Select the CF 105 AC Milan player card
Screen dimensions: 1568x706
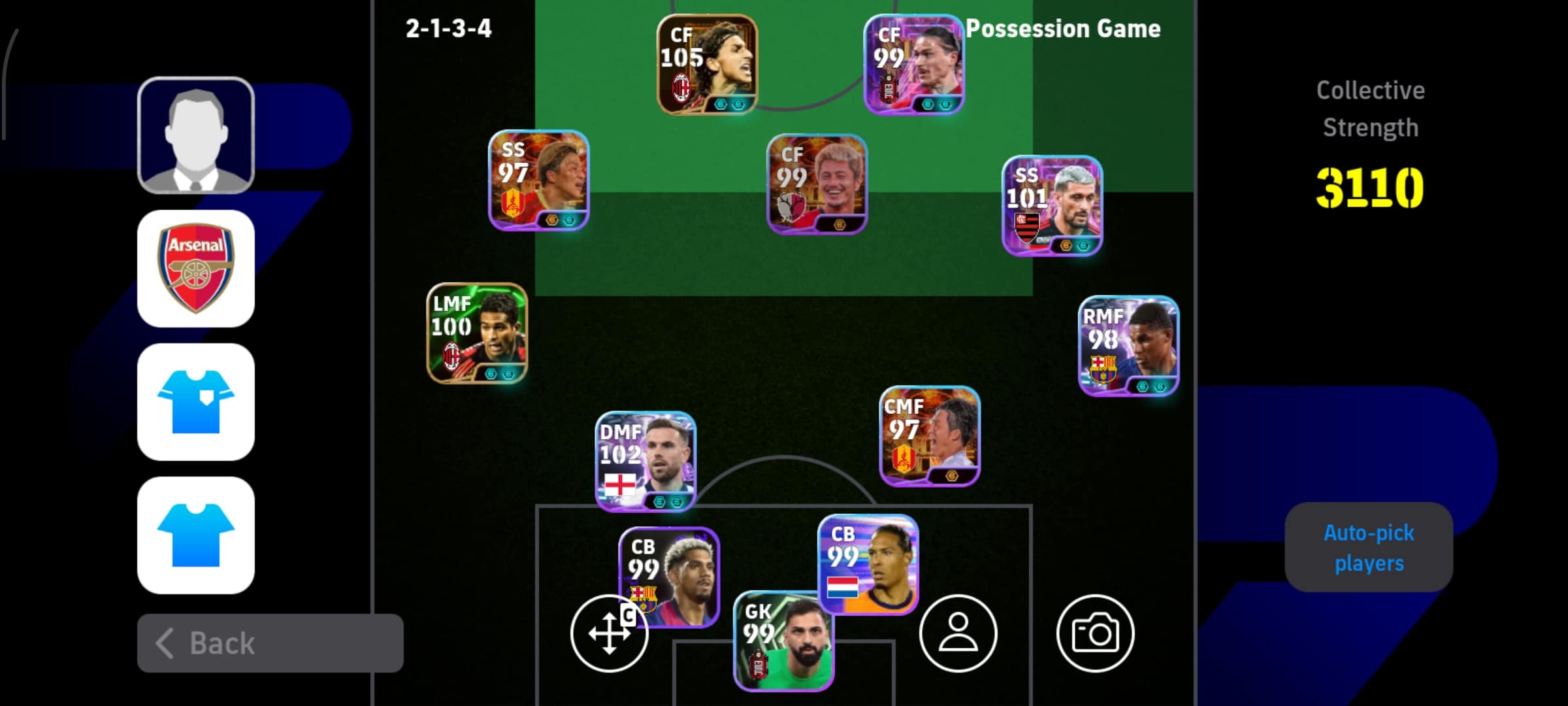point(707,64)
